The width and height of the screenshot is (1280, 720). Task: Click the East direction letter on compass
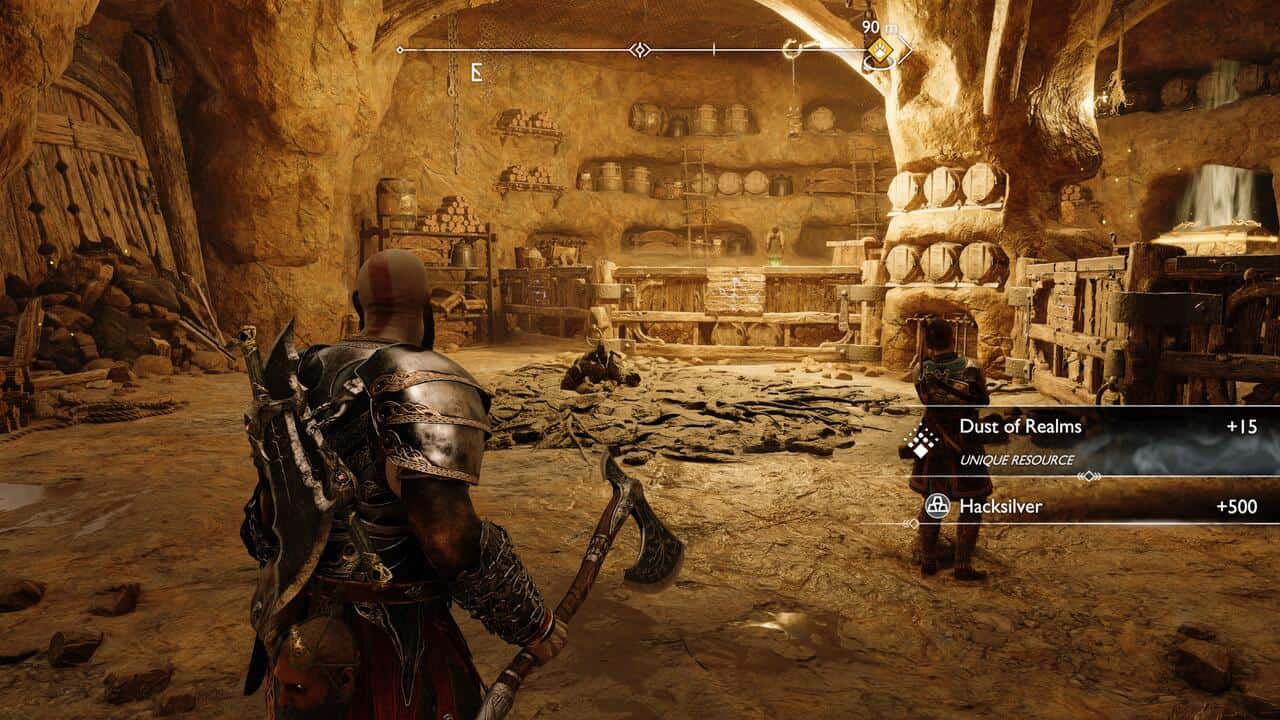click(478, 73)
